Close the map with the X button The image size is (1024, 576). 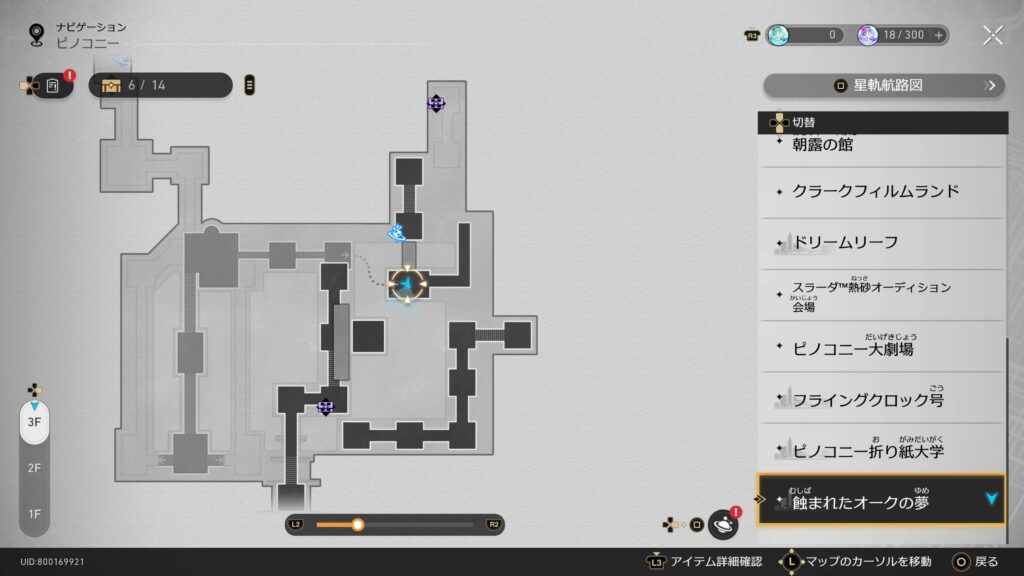[x=992, y=35]
